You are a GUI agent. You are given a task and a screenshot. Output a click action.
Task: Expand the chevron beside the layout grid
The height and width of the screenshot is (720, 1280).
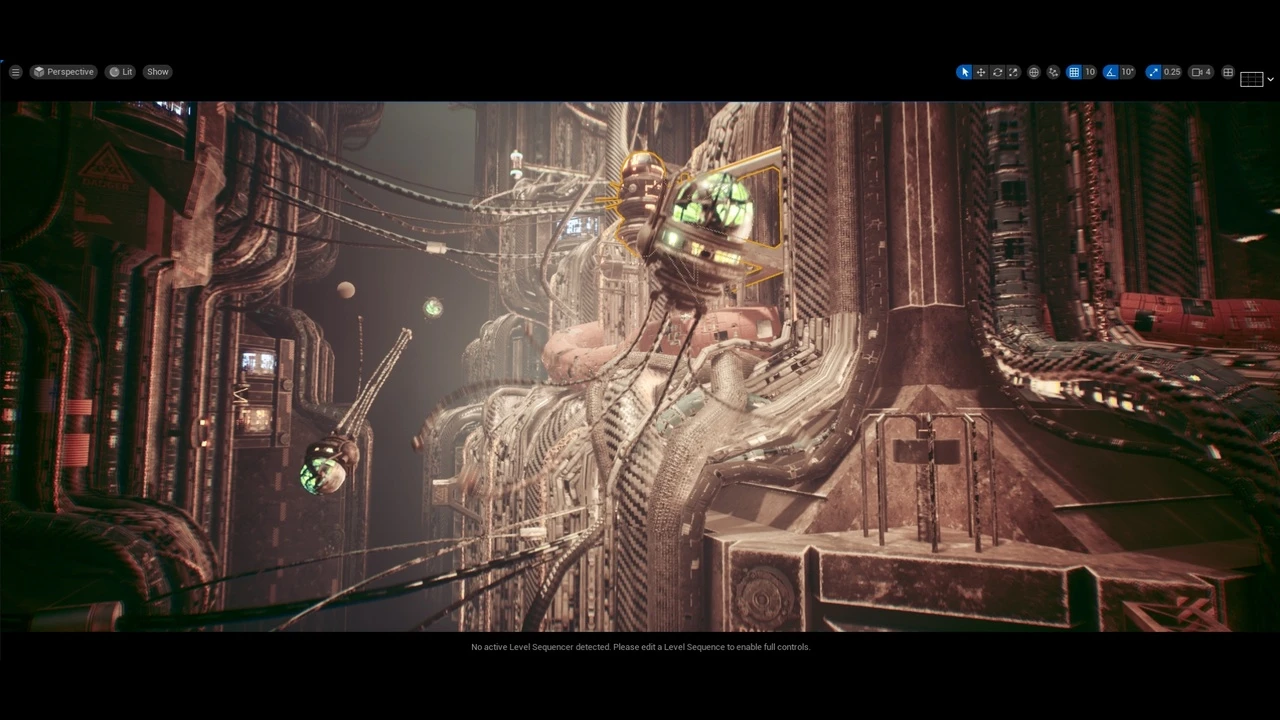pos(1270,79)
